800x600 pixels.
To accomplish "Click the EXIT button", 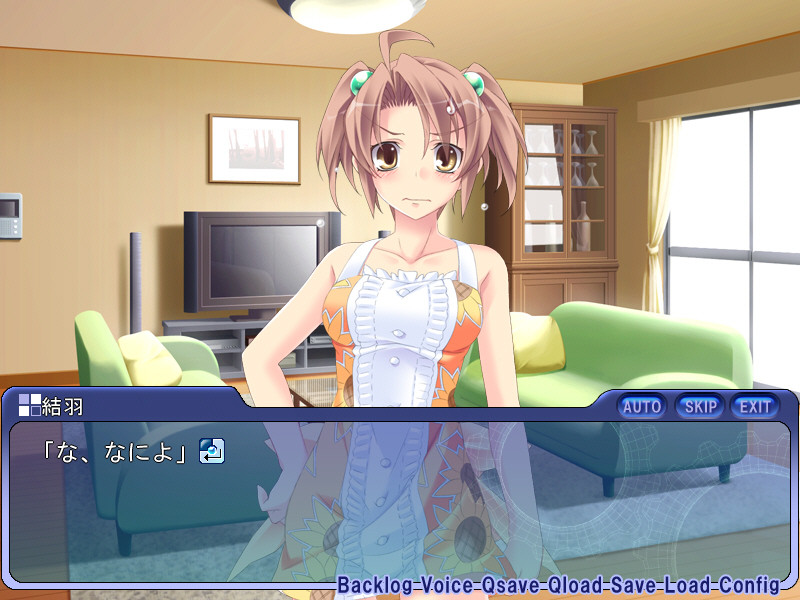I will click(x=755, y=406).
